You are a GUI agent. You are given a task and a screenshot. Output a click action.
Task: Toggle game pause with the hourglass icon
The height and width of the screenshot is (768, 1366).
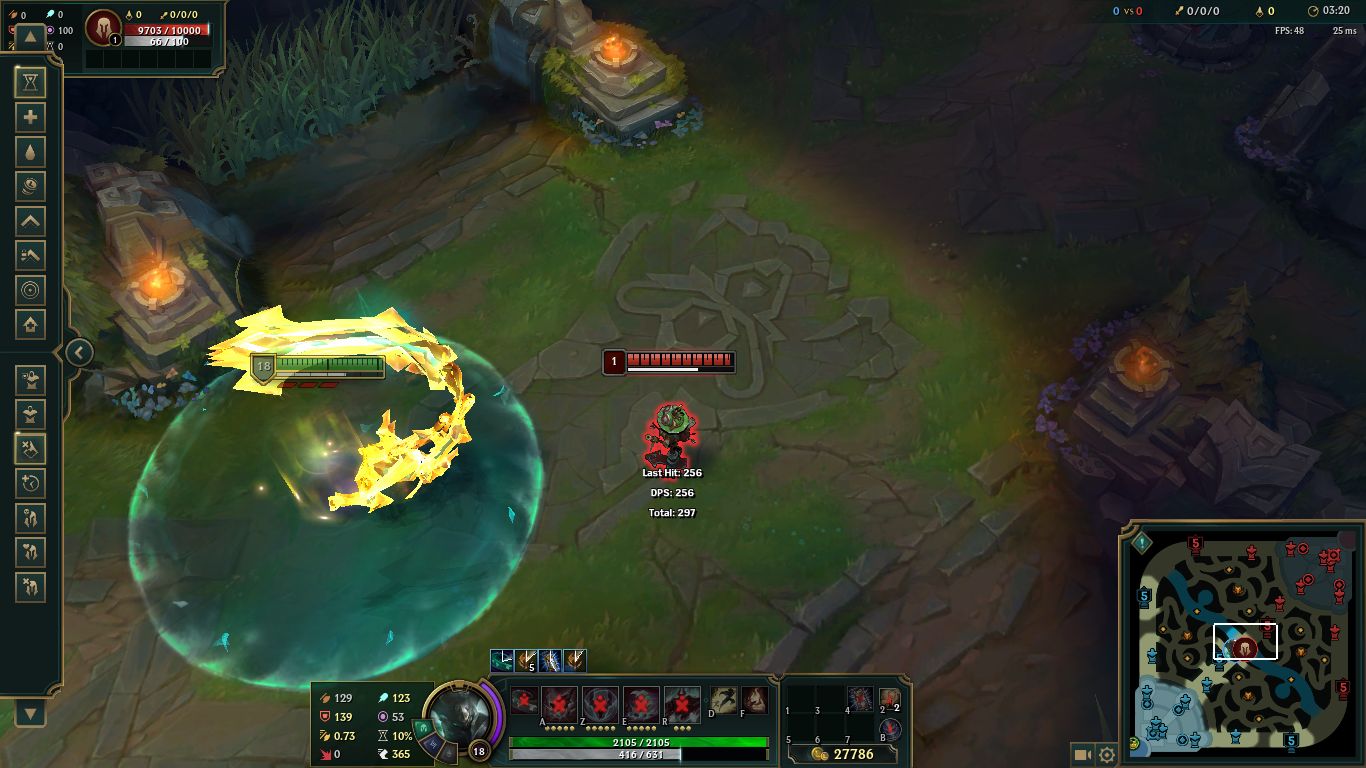(x=30, y=83)
